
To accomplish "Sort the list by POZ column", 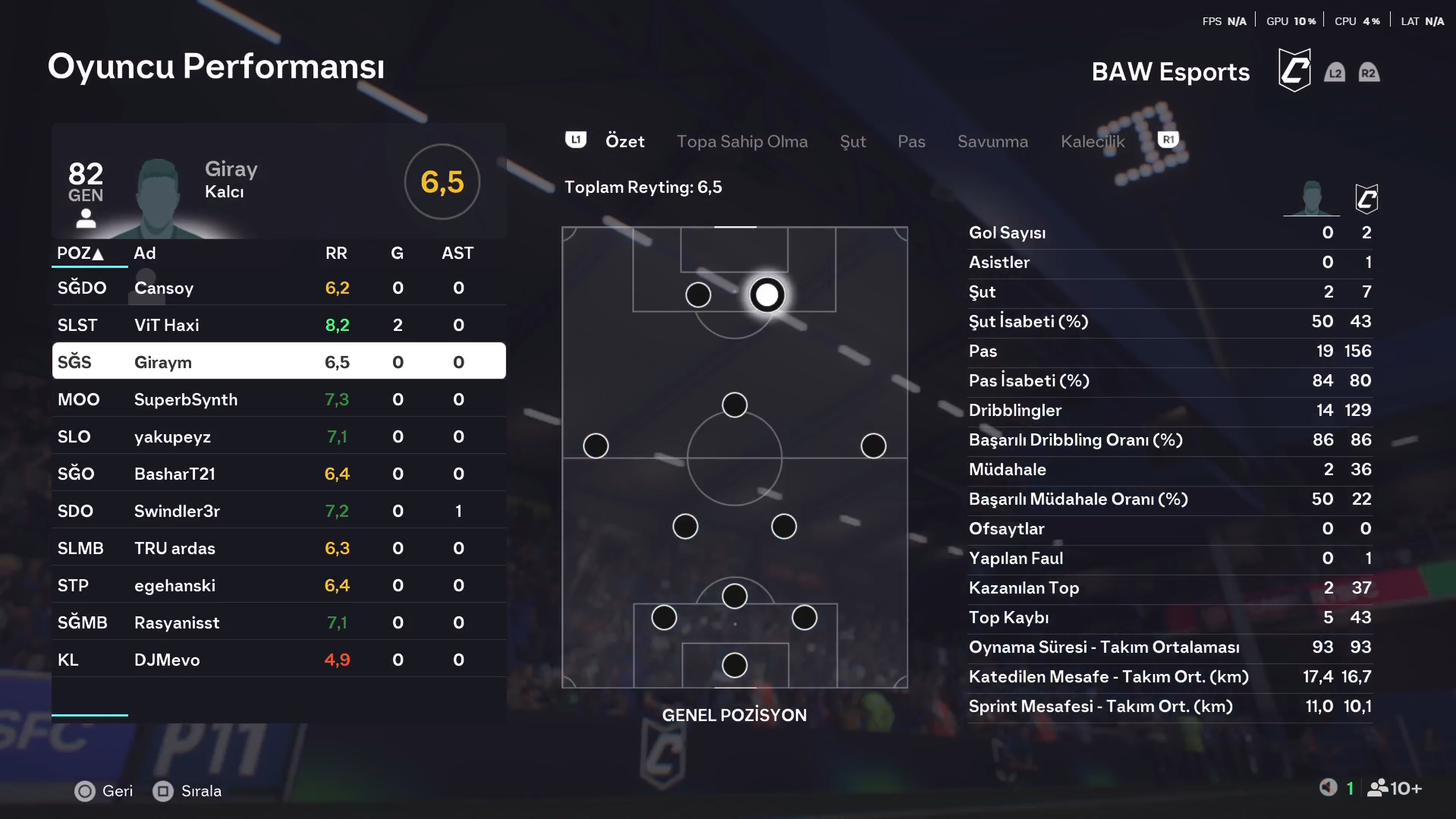I will pos(80,254).
